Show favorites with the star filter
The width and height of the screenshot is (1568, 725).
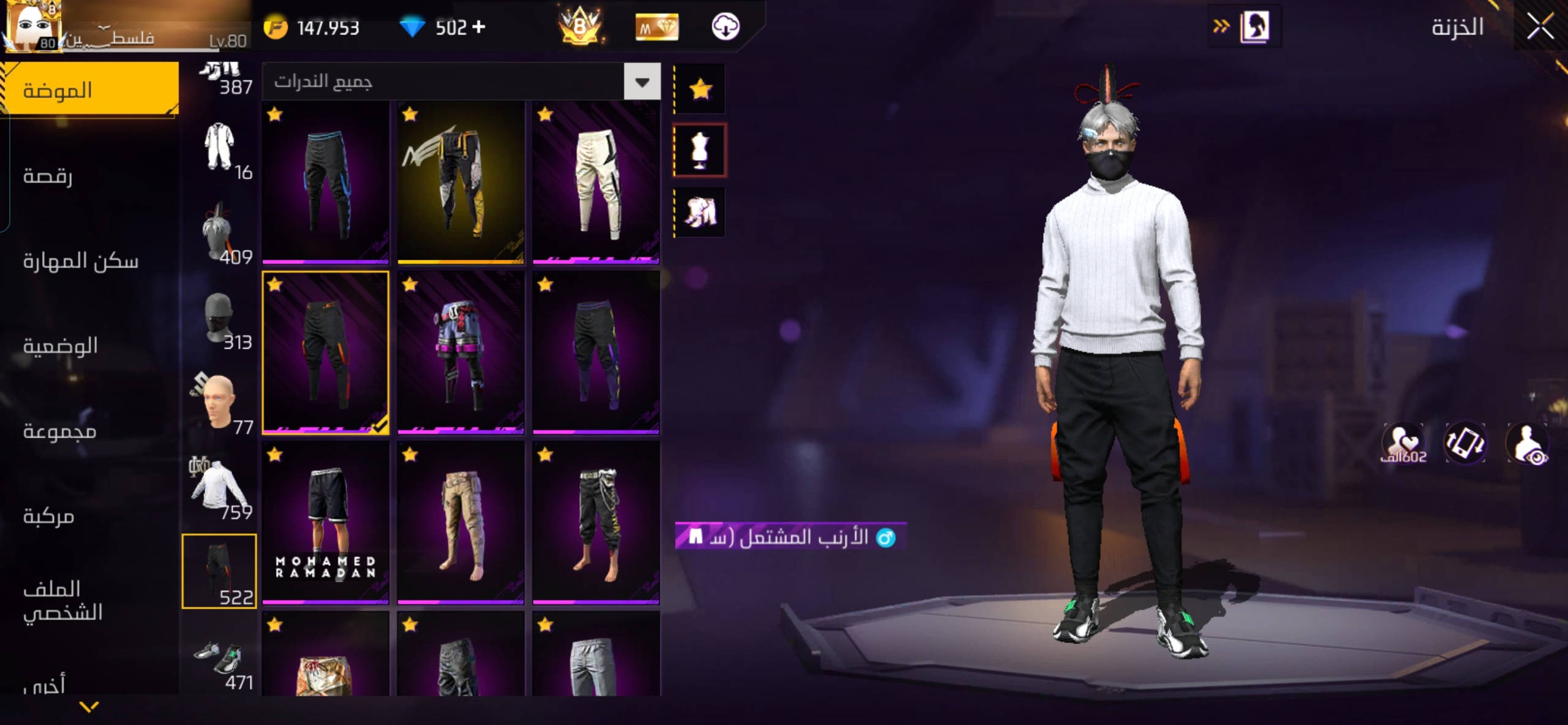(700, 89)
